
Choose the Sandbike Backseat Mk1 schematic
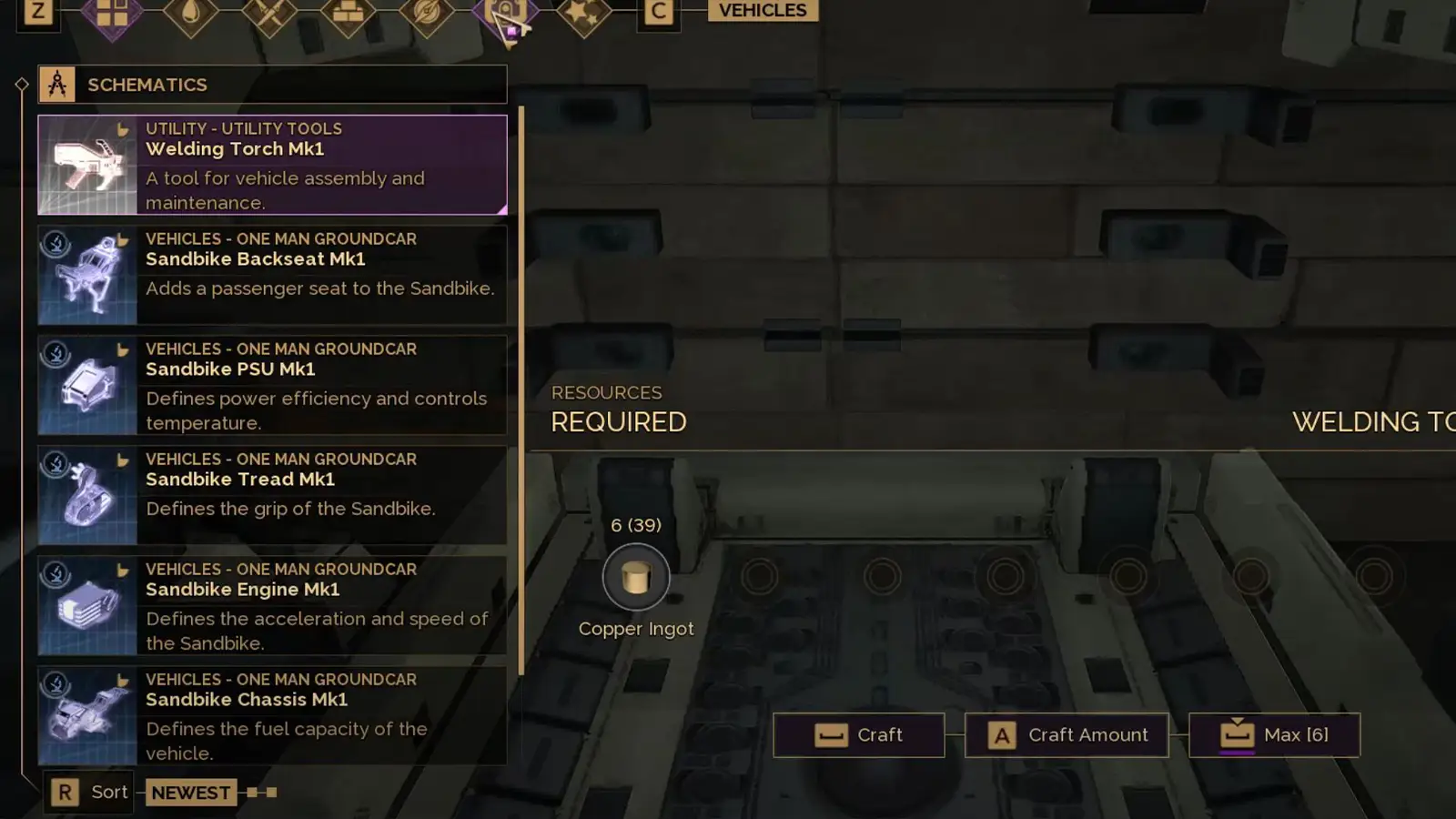(x=272, y=275)
